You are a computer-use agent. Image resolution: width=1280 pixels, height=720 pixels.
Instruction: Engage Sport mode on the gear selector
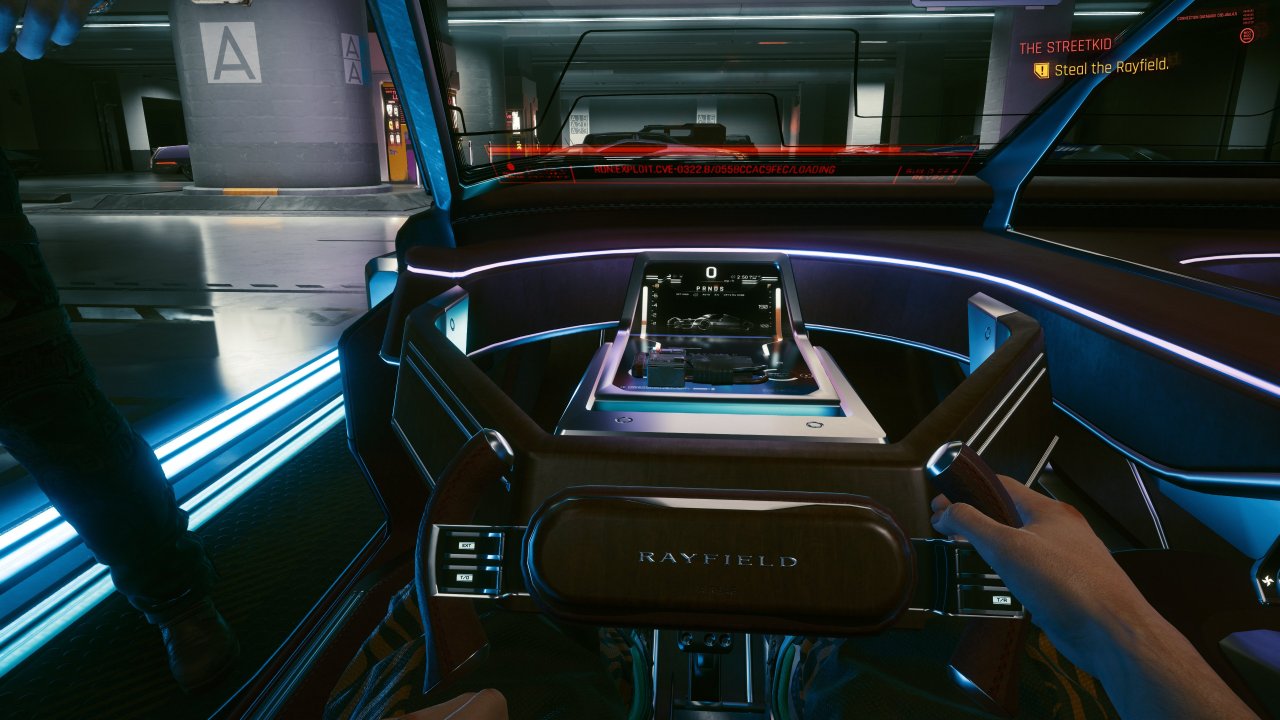click(721, 288)
